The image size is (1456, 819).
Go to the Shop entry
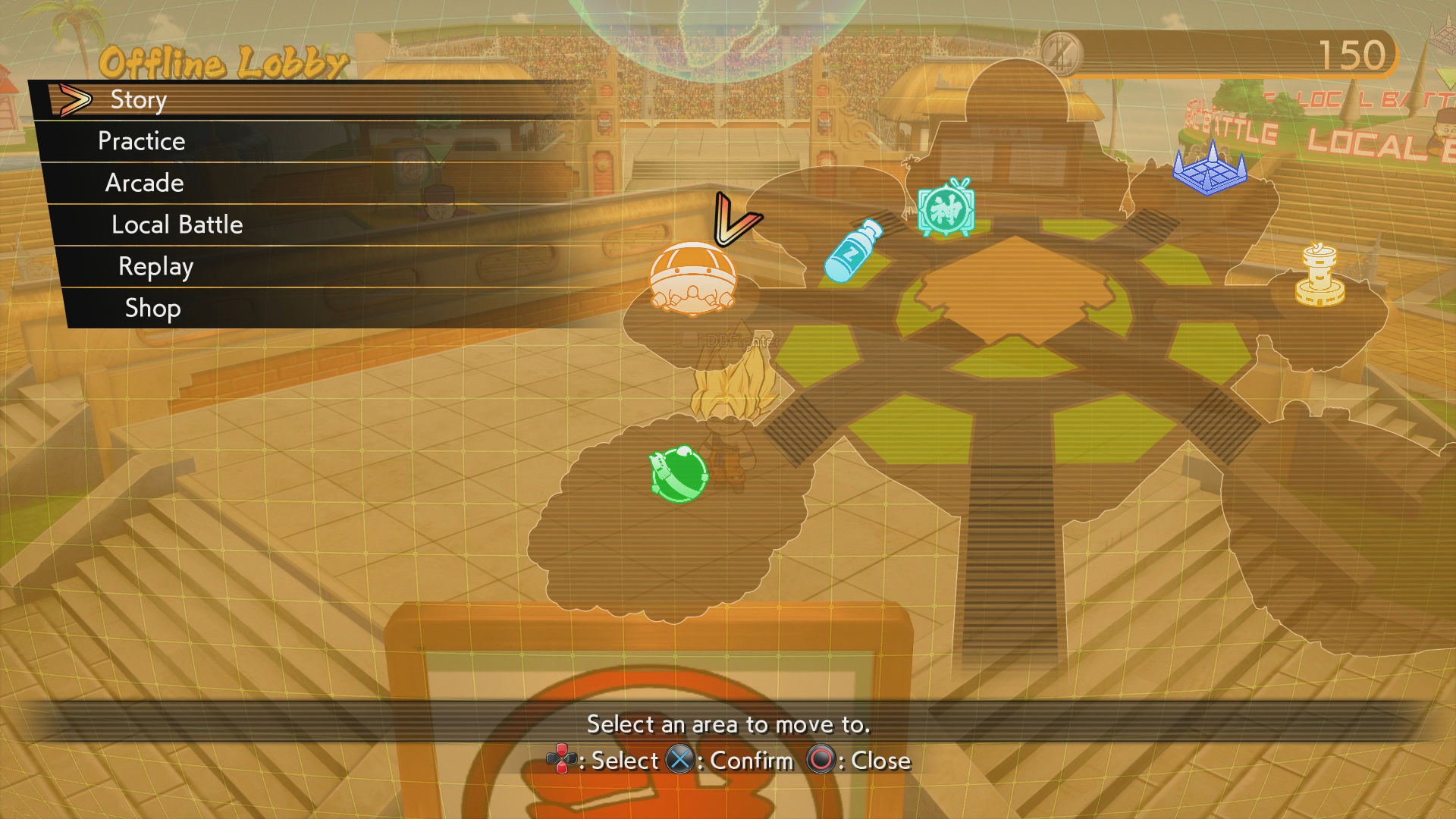pyautogui.click(x=153, y=308)
